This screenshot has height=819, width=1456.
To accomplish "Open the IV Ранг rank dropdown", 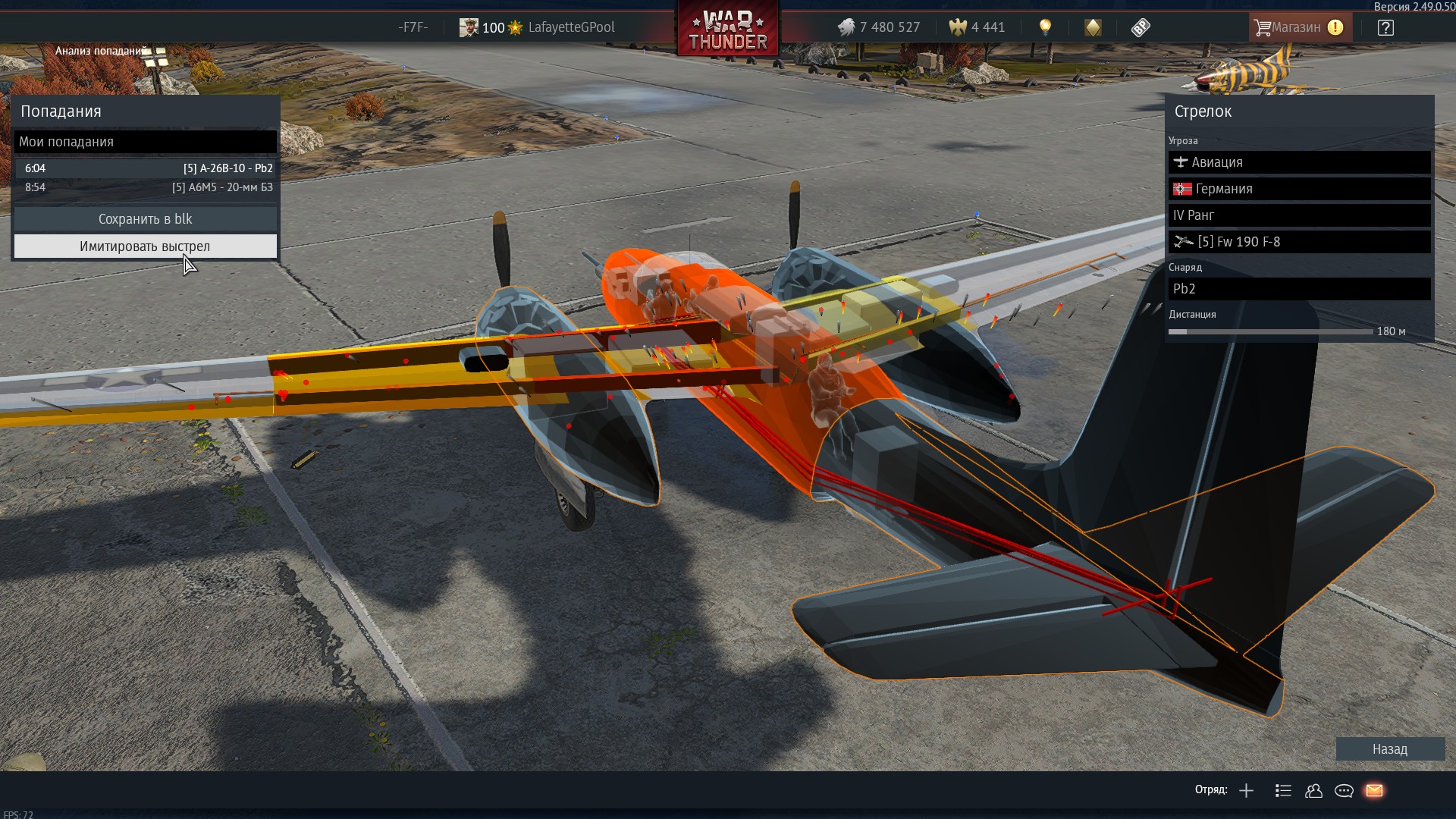I will coord(1299,215).
